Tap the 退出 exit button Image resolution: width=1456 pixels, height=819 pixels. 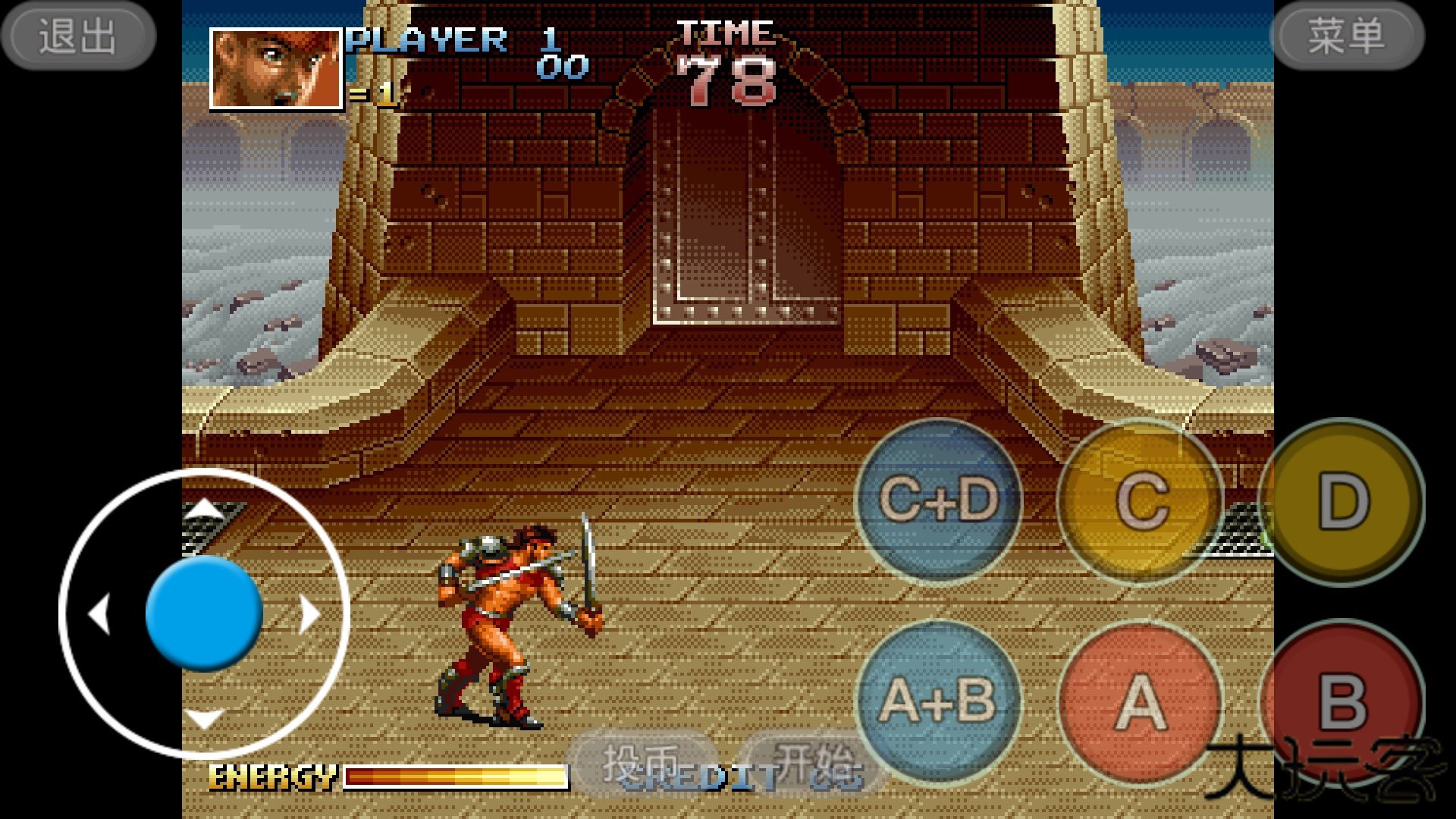coord(78,36)
